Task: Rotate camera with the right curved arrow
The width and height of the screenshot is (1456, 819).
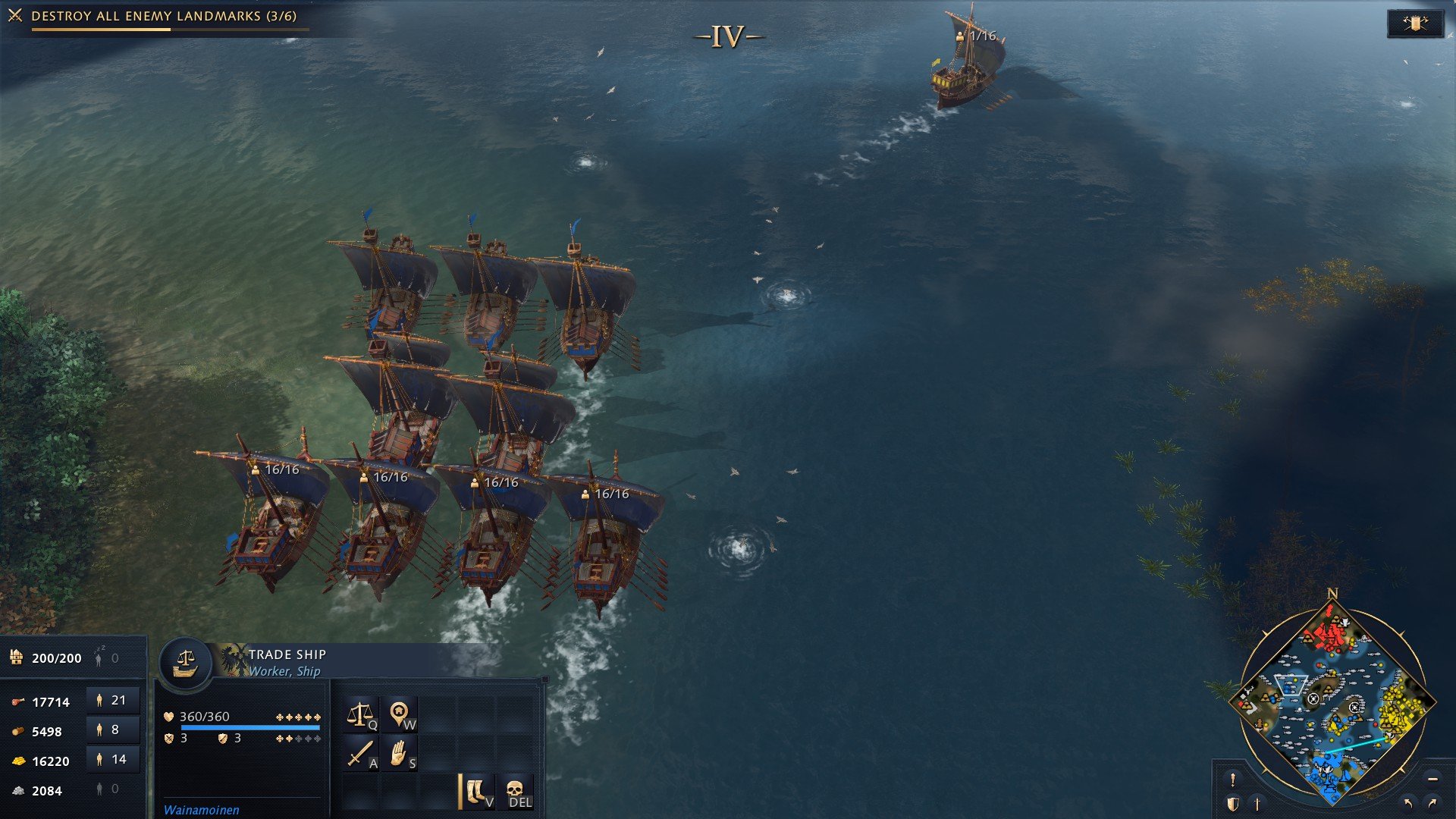Action: coord(1432,803)
